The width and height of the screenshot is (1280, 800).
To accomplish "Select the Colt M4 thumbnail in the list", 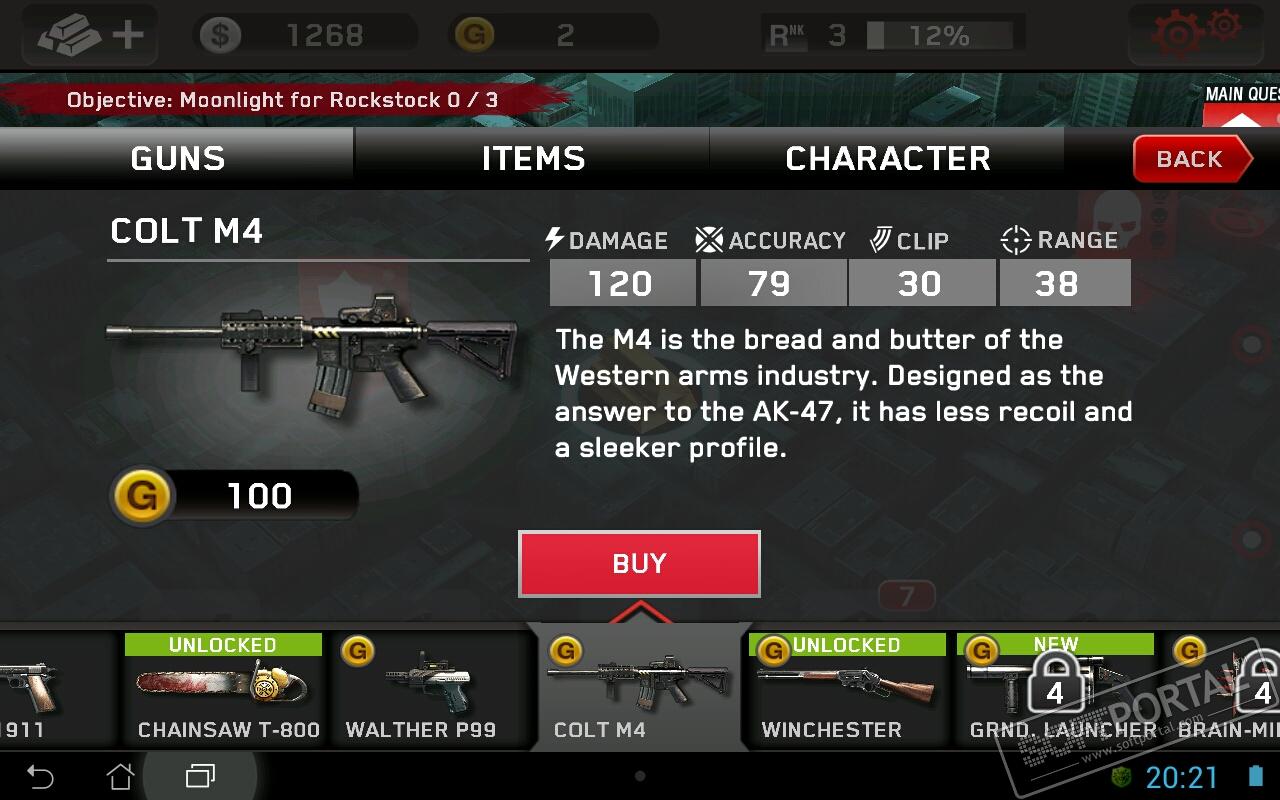I will click(x=639, y=690).
